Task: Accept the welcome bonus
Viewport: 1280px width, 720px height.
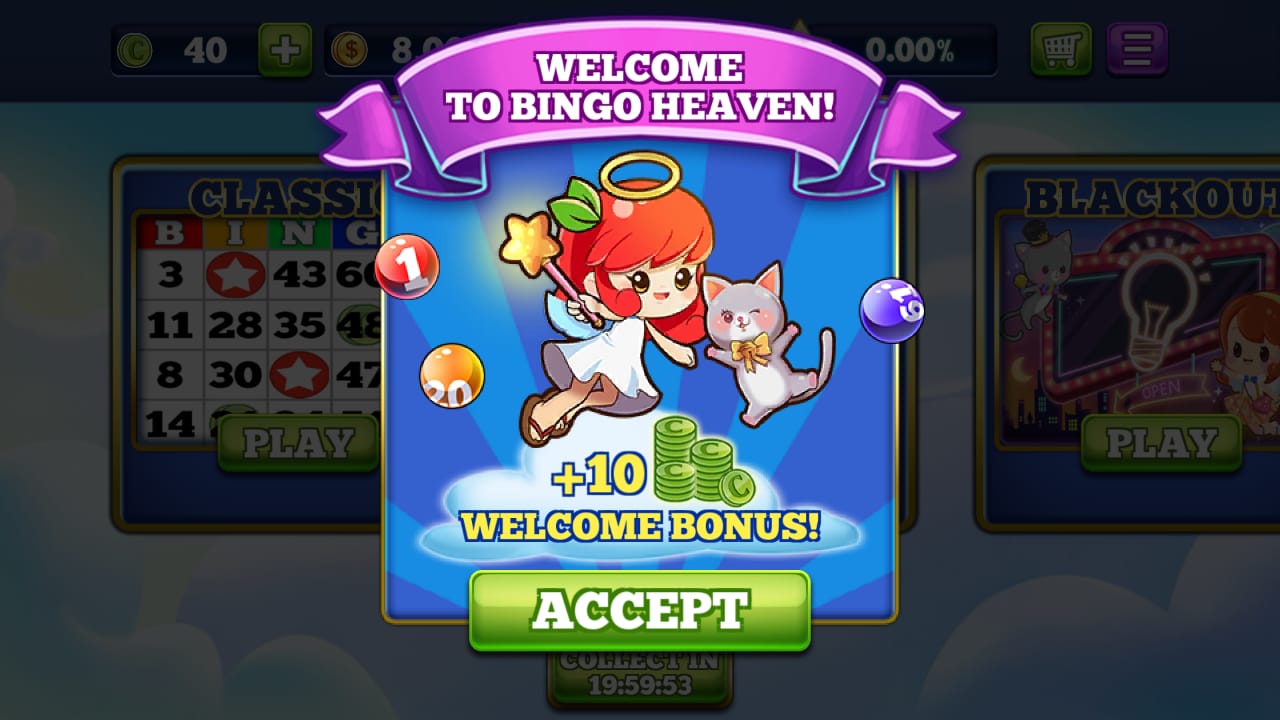Action: click(639, 610)
